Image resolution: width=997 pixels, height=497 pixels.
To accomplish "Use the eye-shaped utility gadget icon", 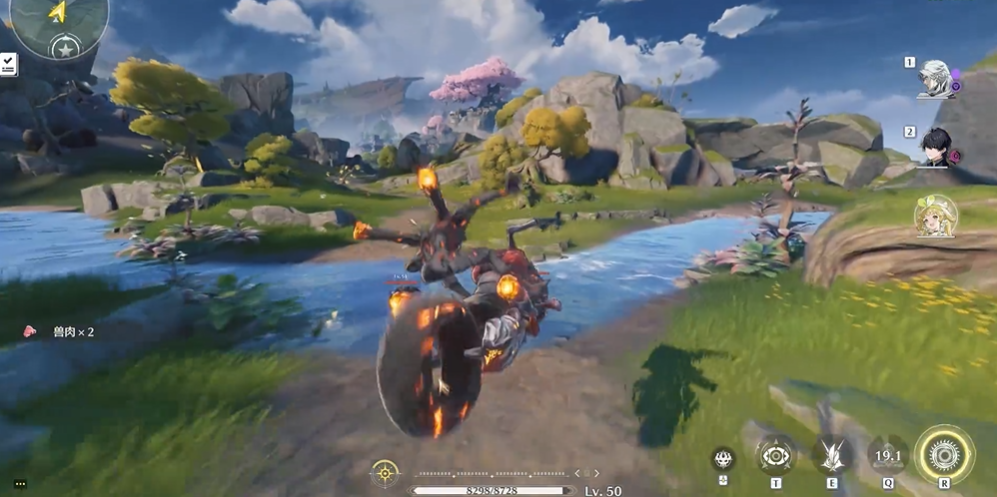I will (x=775, y=455).
